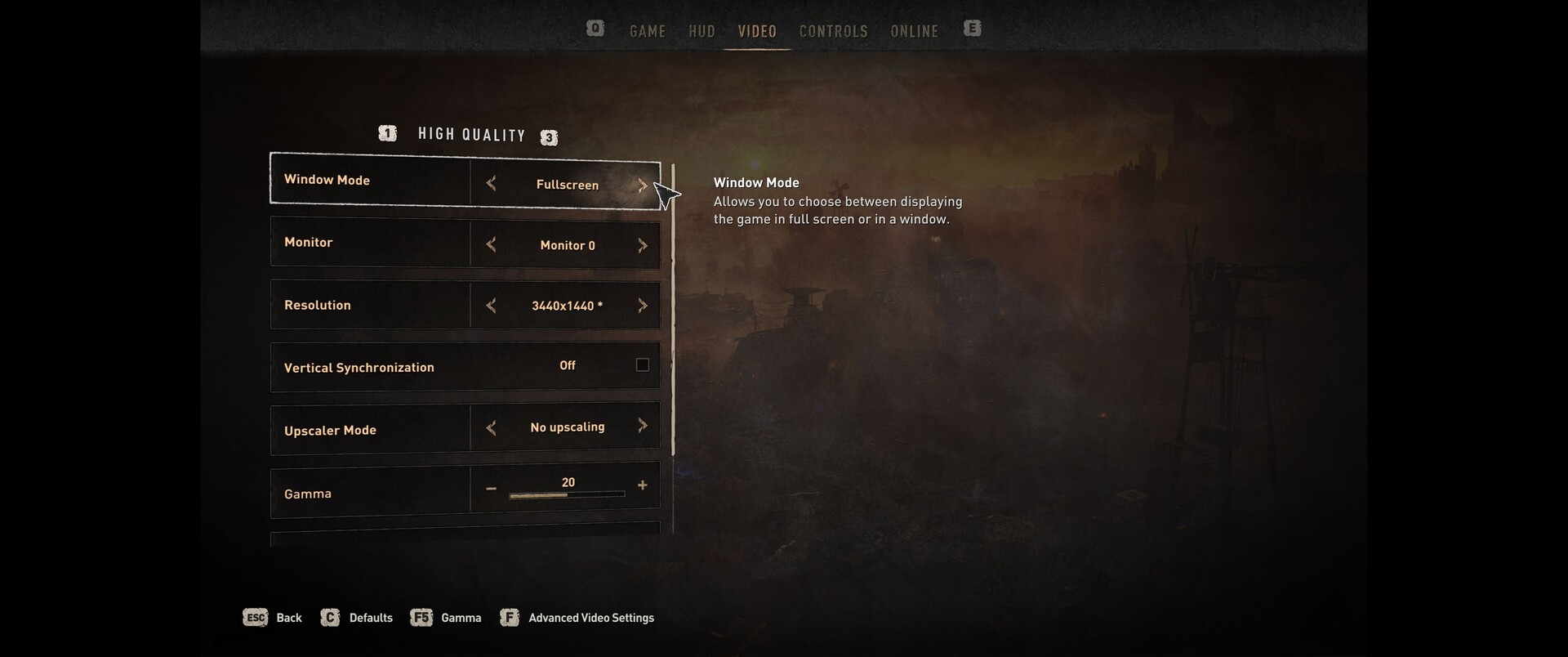Click the Window Mode right arrow
Viewport: 1568px width, 657px height.
coord(643,185)
